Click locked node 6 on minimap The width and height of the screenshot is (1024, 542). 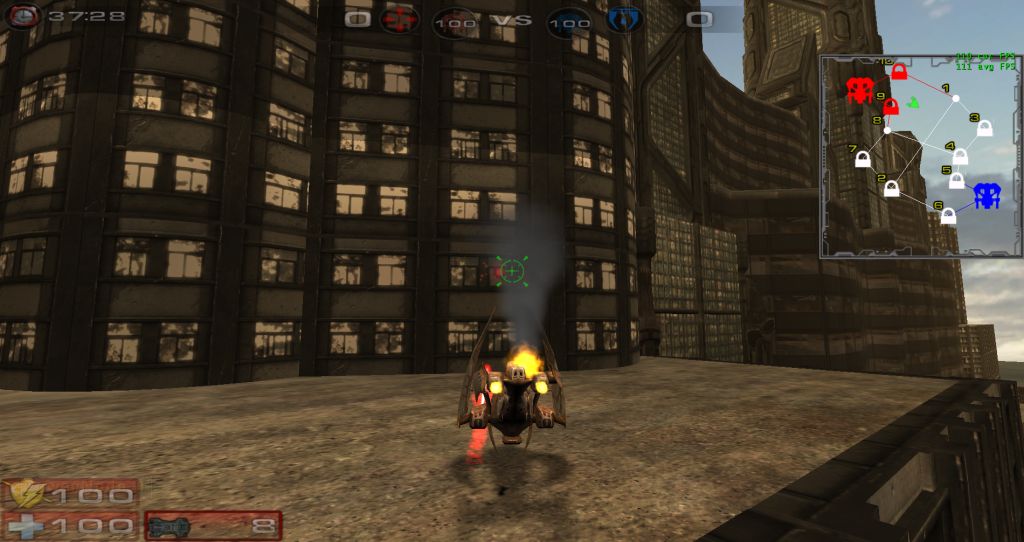pyautogui.click(x=948, y=215)
